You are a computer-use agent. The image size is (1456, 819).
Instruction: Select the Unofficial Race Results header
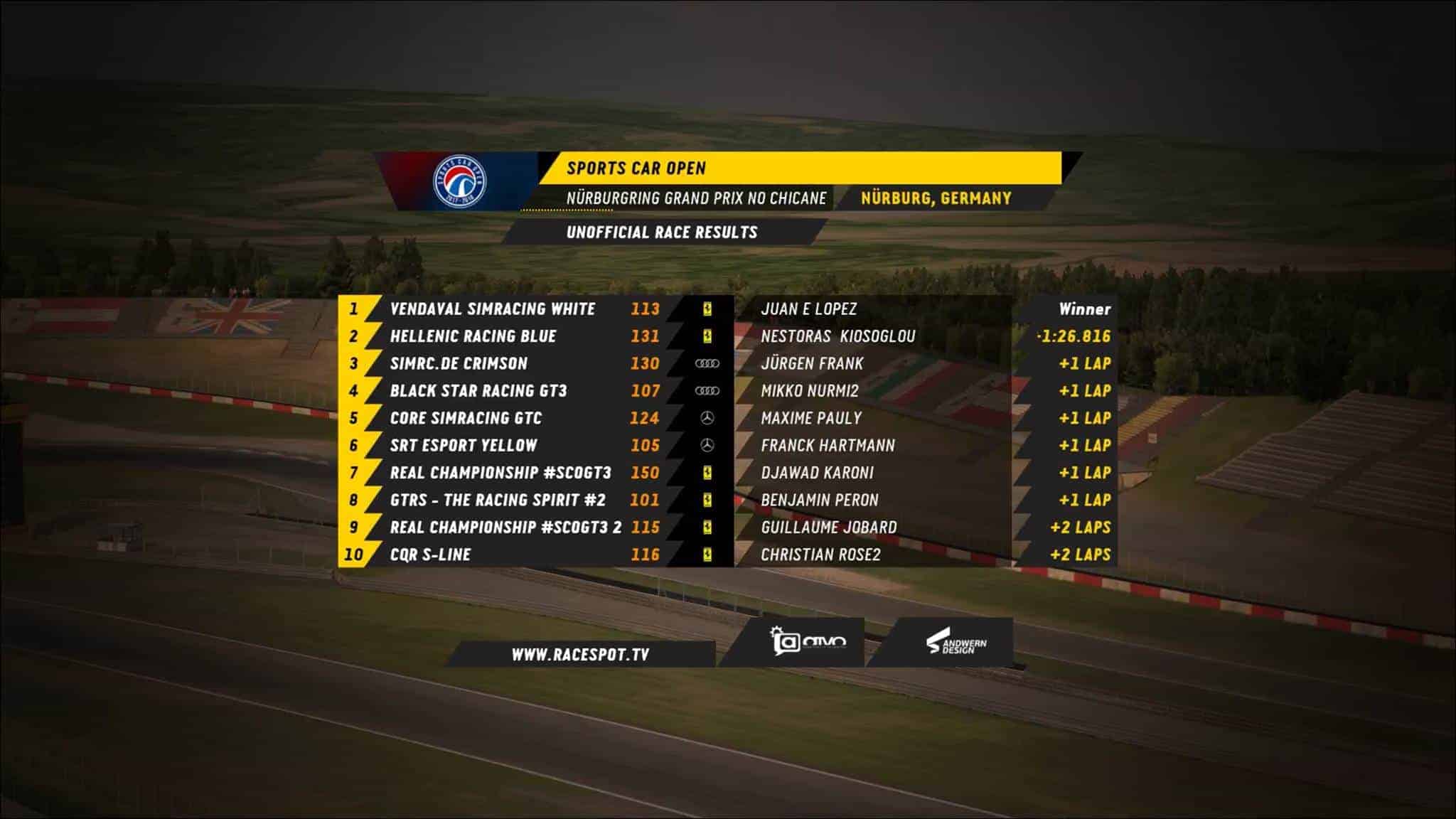(x=661, y=232)
